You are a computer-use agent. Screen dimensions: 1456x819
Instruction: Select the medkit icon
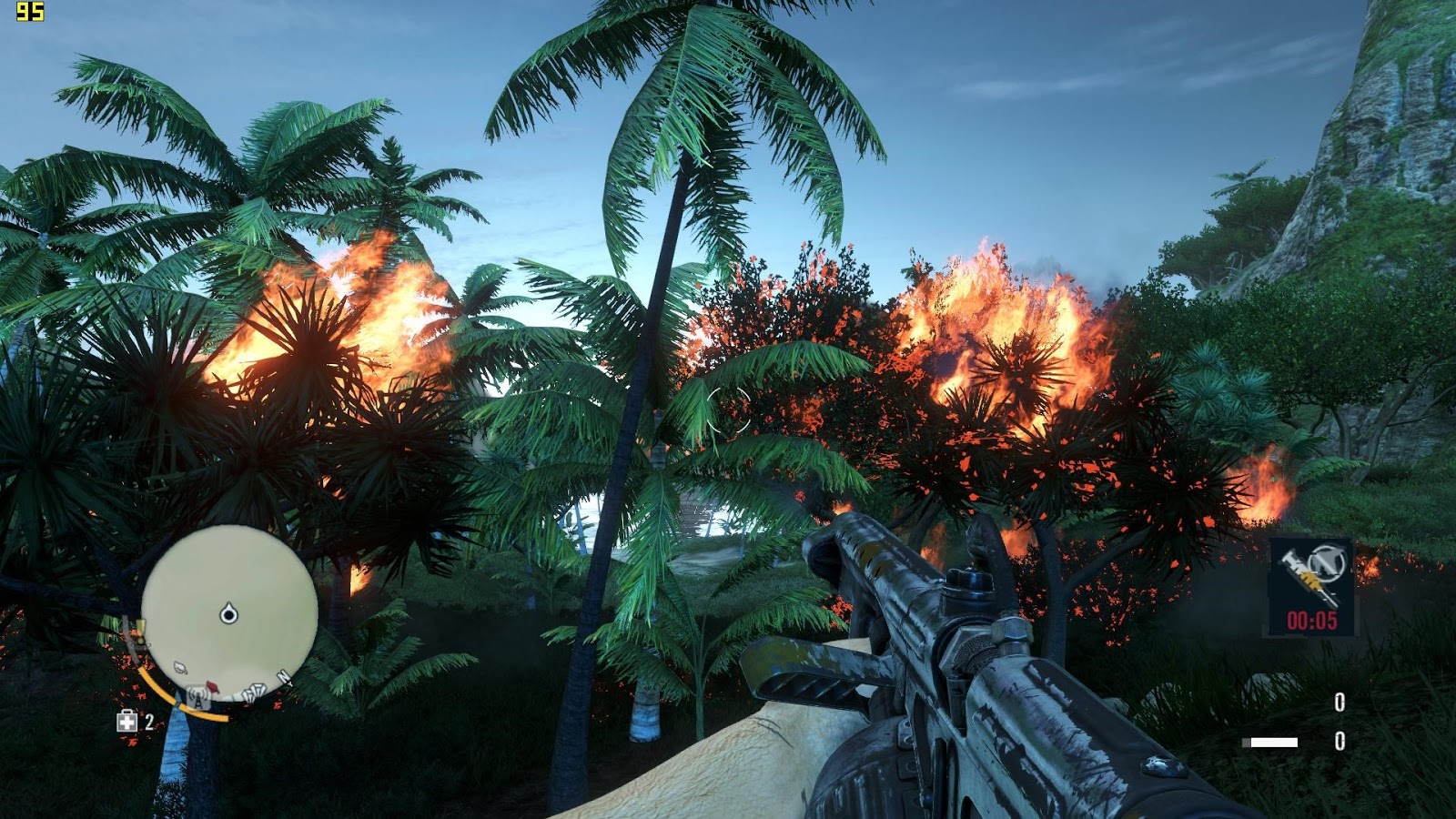pyautogui.click(x=126, y=722)
